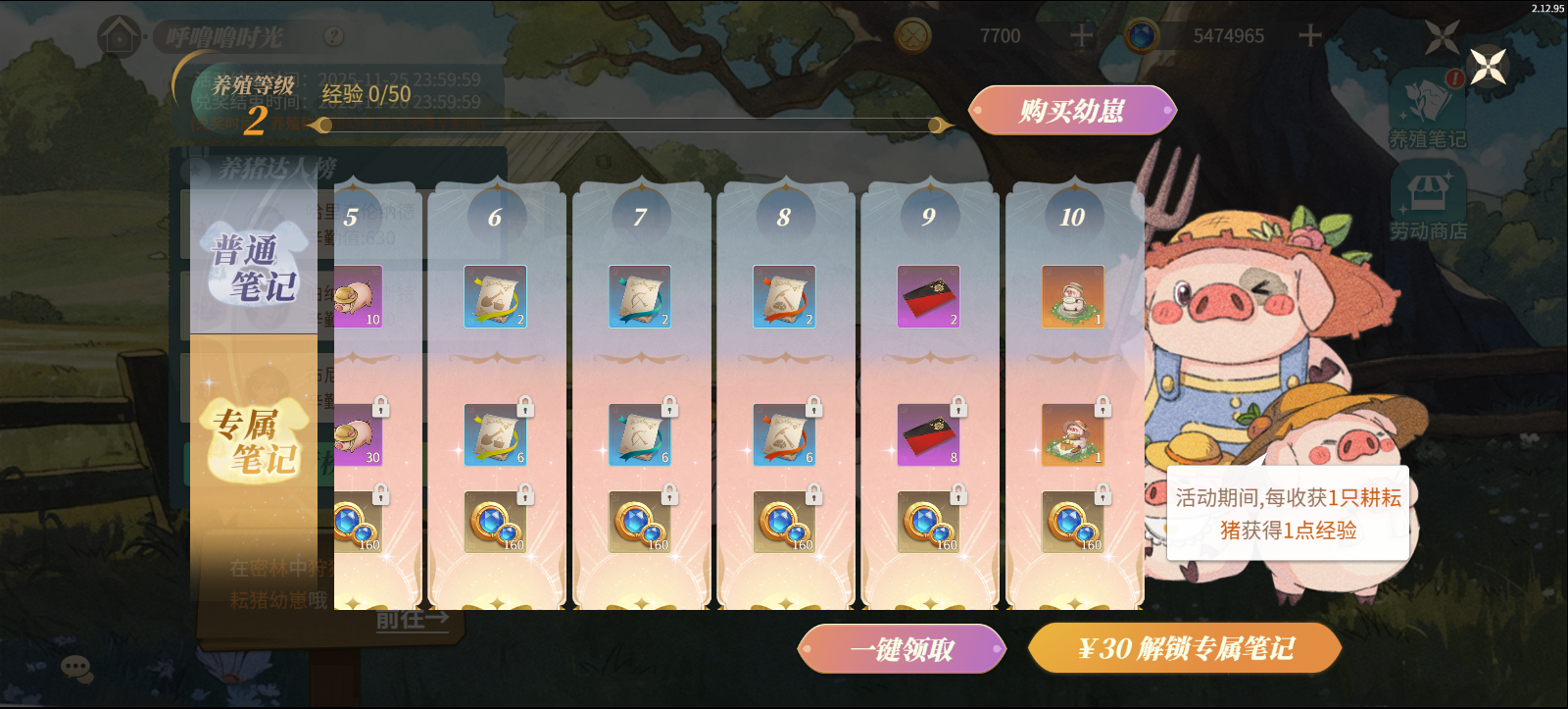Viewport: 1568px width, 709px height.
Task: Click the 经验 0/50 progress bar handle
Action: click(324, 124)
